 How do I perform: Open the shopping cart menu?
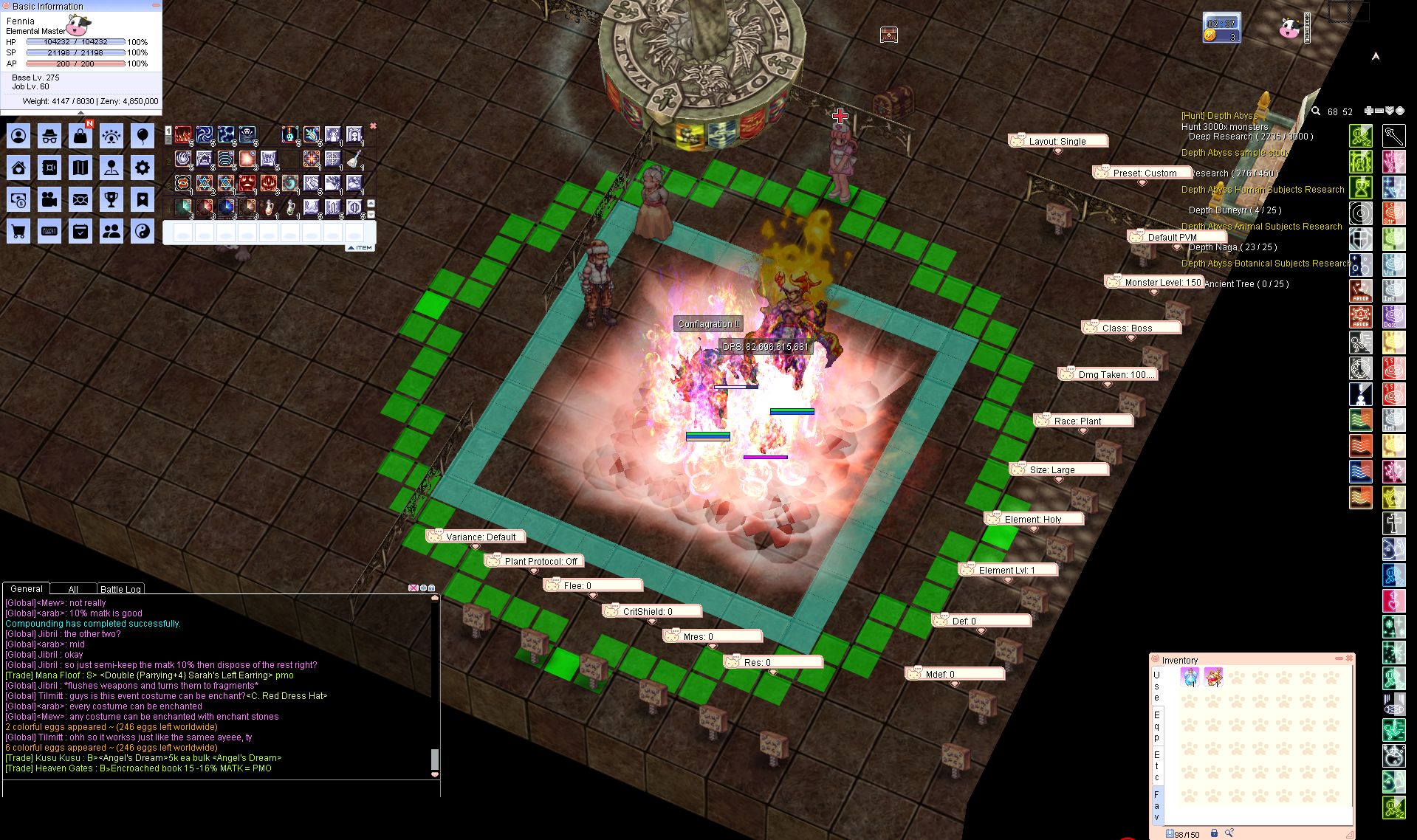point(18,232)
